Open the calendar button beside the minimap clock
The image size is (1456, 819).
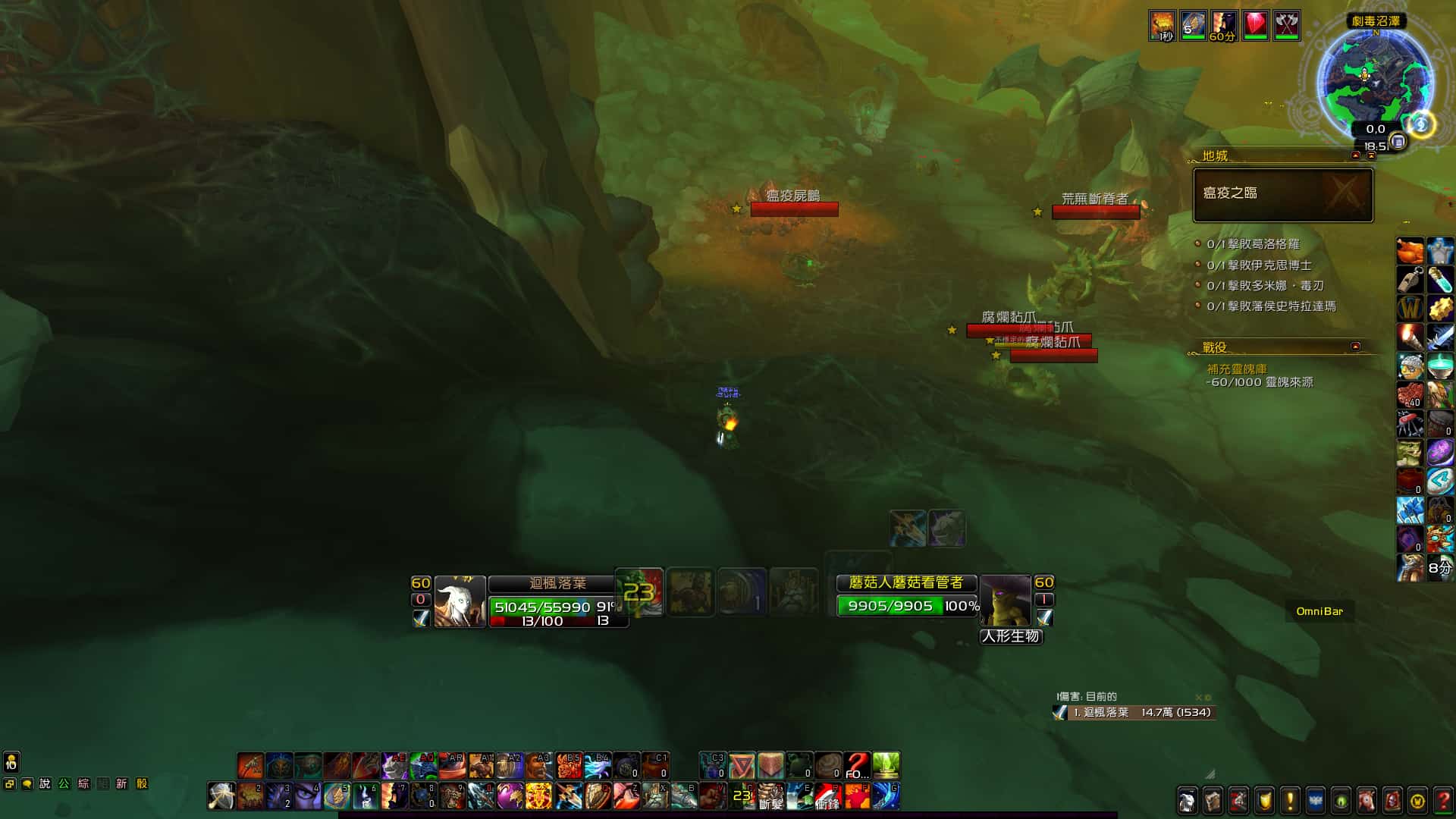(1398, 141)
